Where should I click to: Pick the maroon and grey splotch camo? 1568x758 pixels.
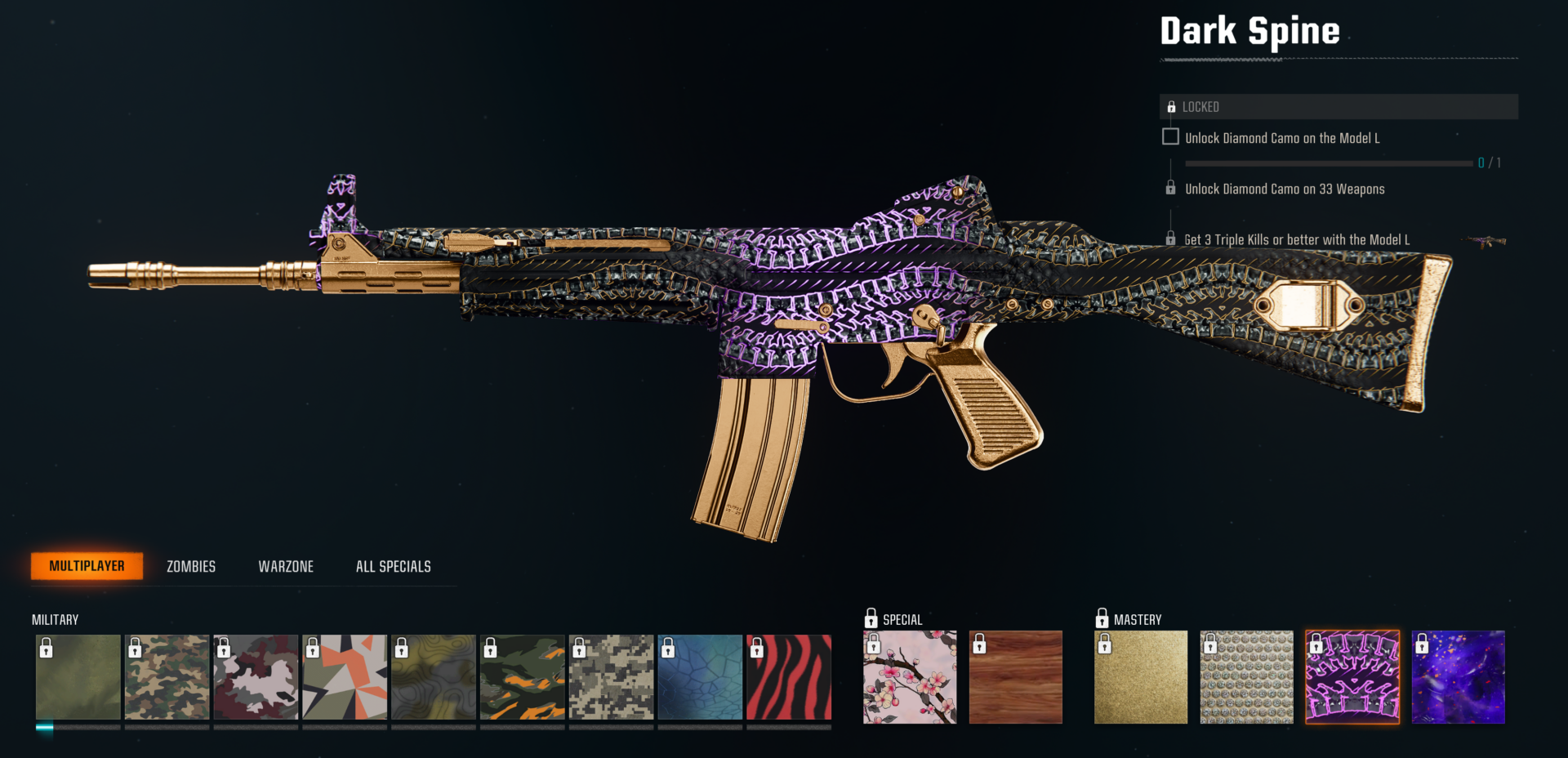(x=256, y=677)
